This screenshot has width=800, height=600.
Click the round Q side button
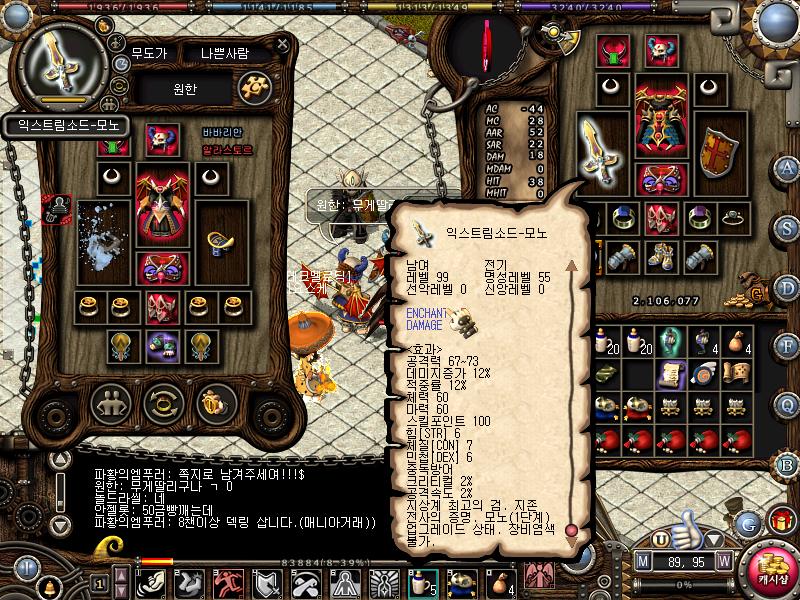pos(787,404)
